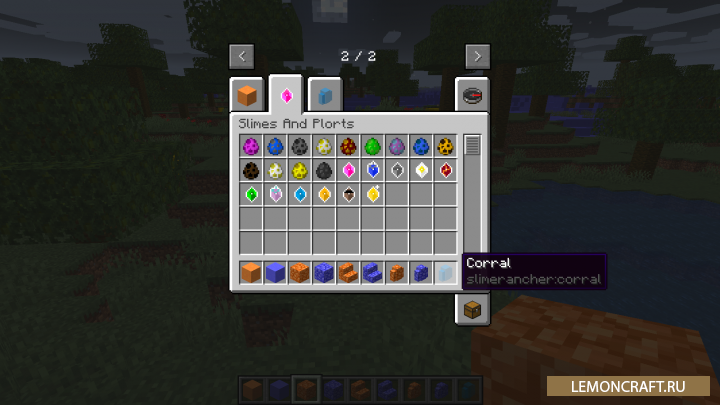
Task: Click the blue stairs hotbar slot
Action: [373, 272]
